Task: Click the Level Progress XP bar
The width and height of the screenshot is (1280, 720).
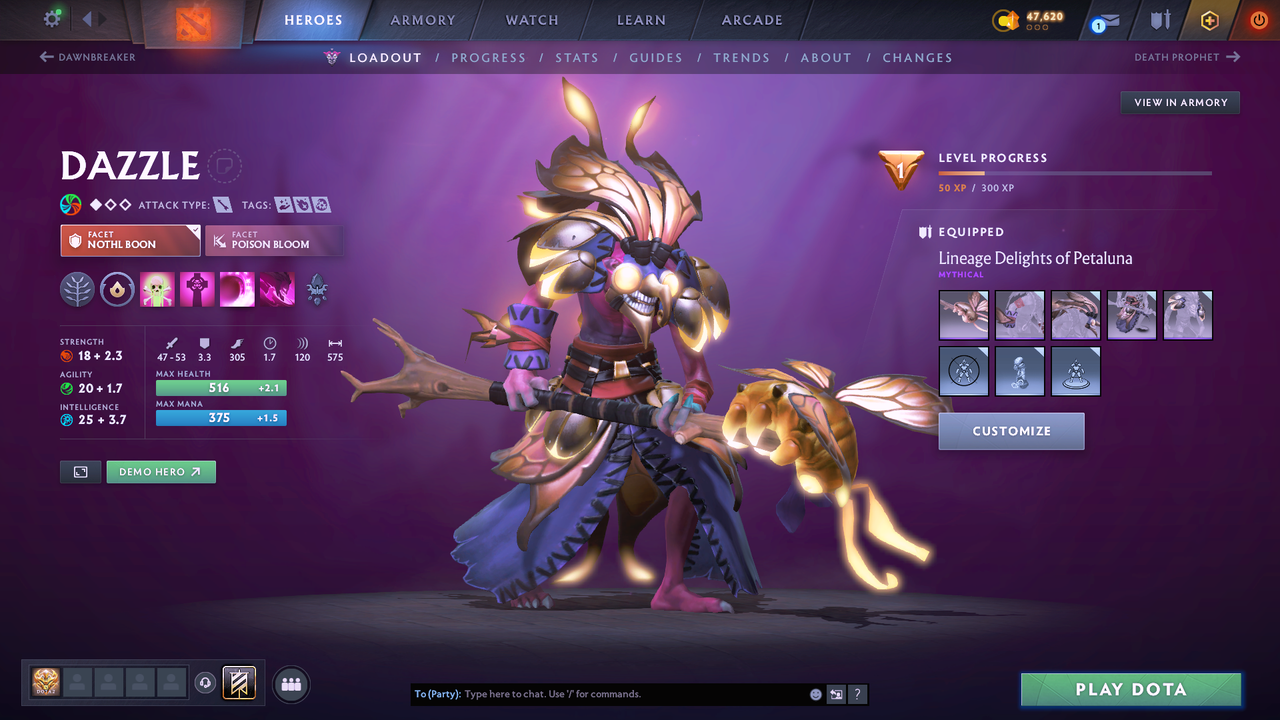Action: click(x=1075, y=172)
